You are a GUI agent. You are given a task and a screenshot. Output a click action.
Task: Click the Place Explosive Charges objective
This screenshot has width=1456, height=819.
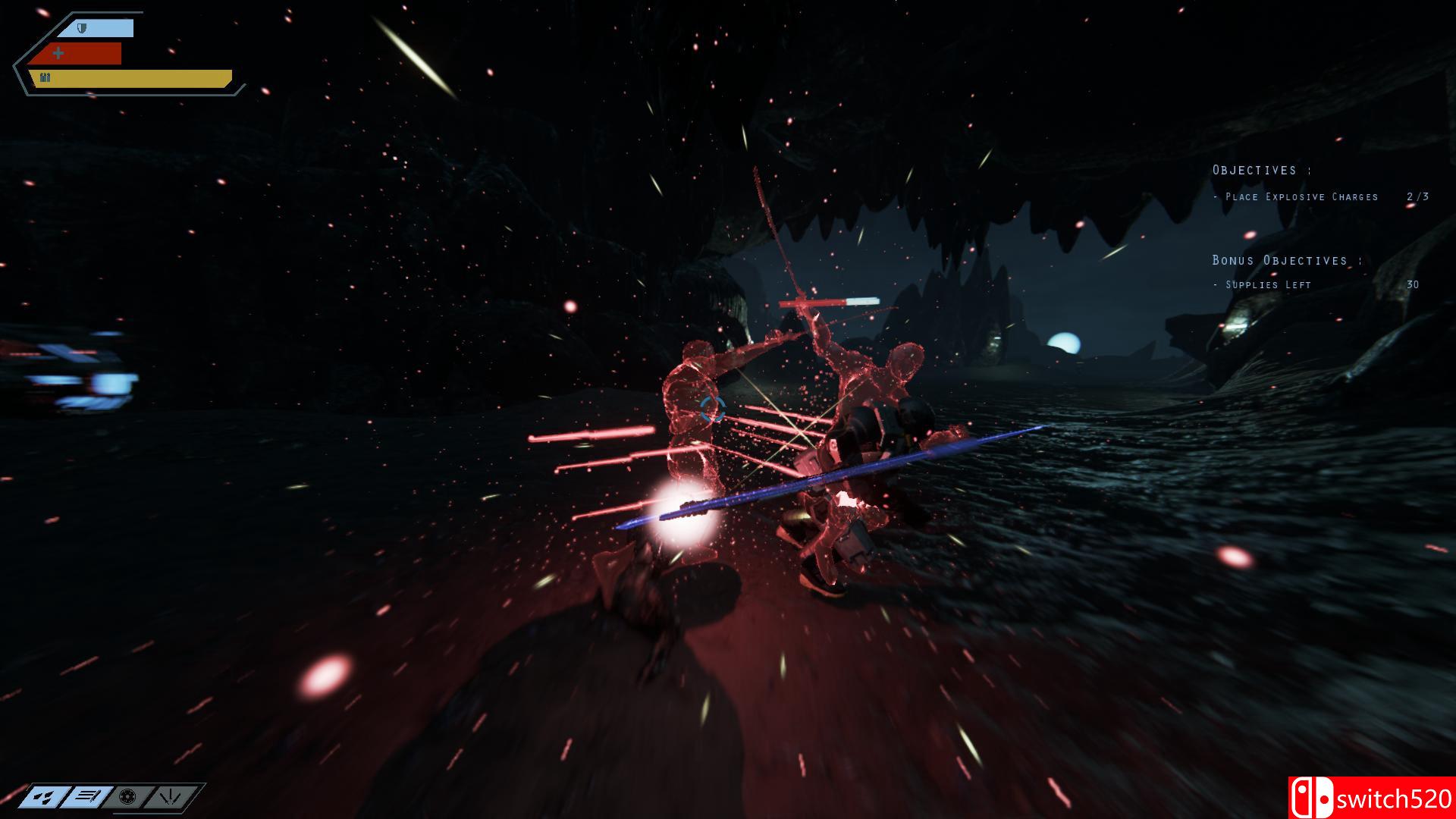click(x=1301, y=197)
